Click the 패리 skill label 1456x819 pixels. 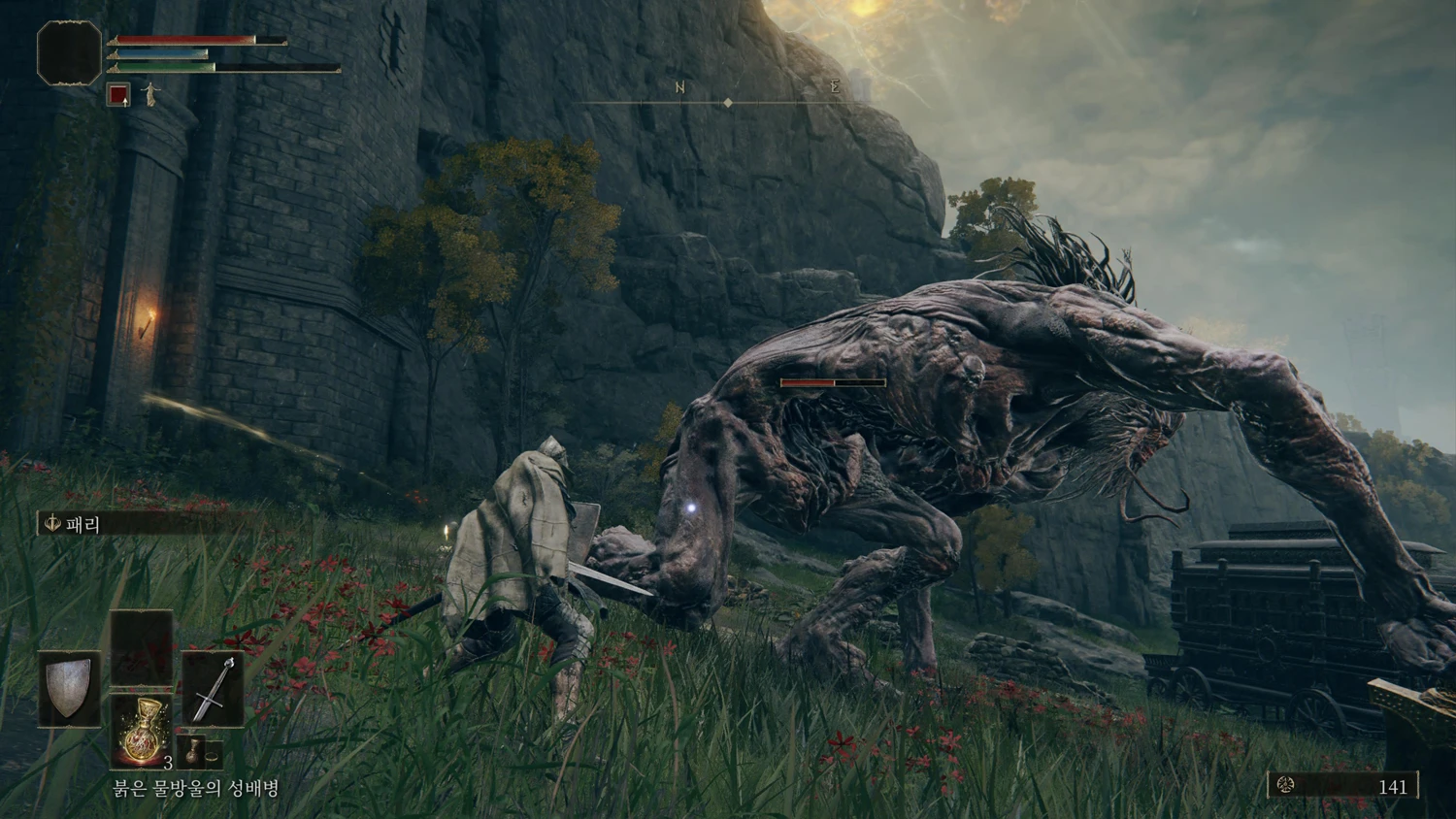pos(83,525)
